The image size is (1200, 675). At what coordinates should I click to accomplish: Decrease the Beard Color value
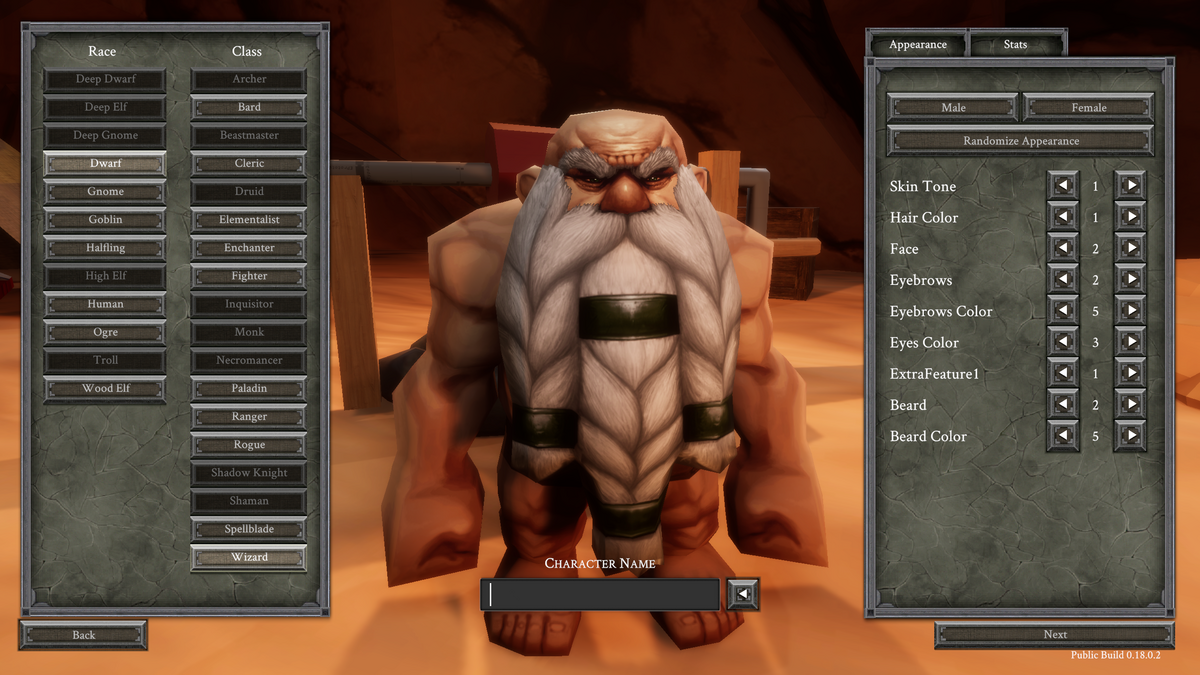coord(1062,436)
